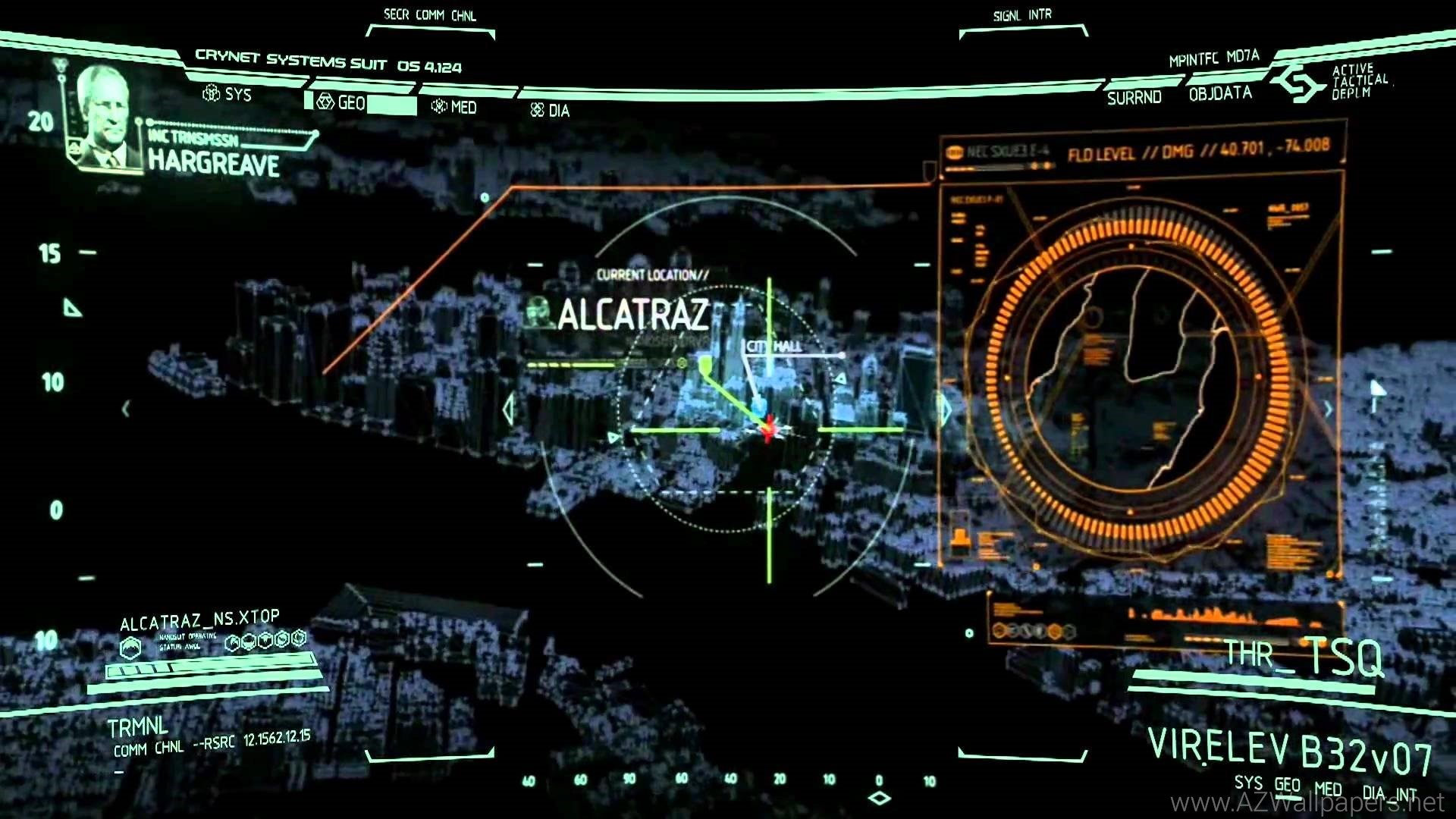Viewport: 1456px width, 819px height.
Task: Click the NEC SXUE3 E-4 badge icon
Action: pyautogui.click(x=953, y=150)
